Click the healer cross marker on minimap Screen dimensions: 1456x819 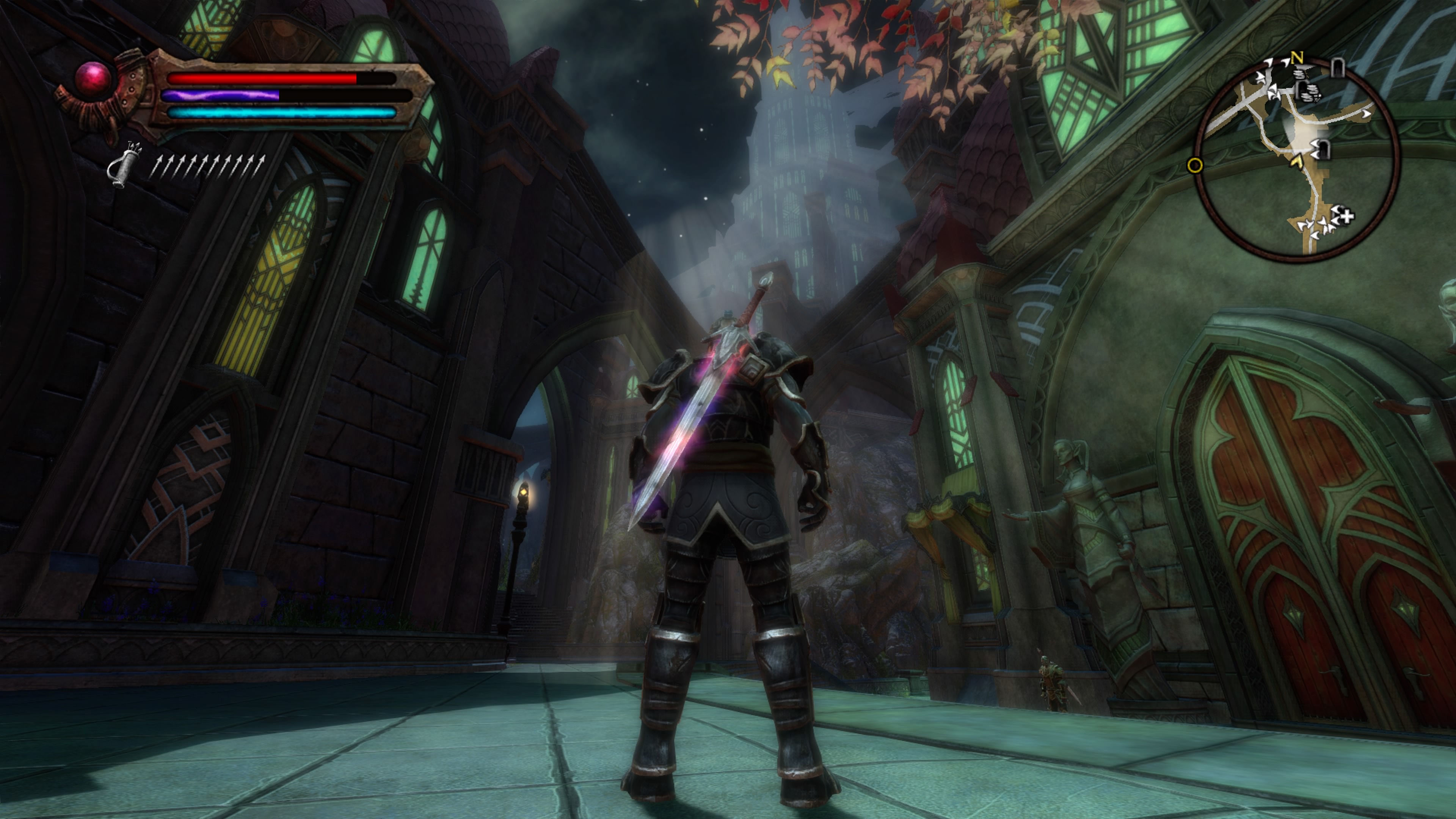[x=1348, y=215]
